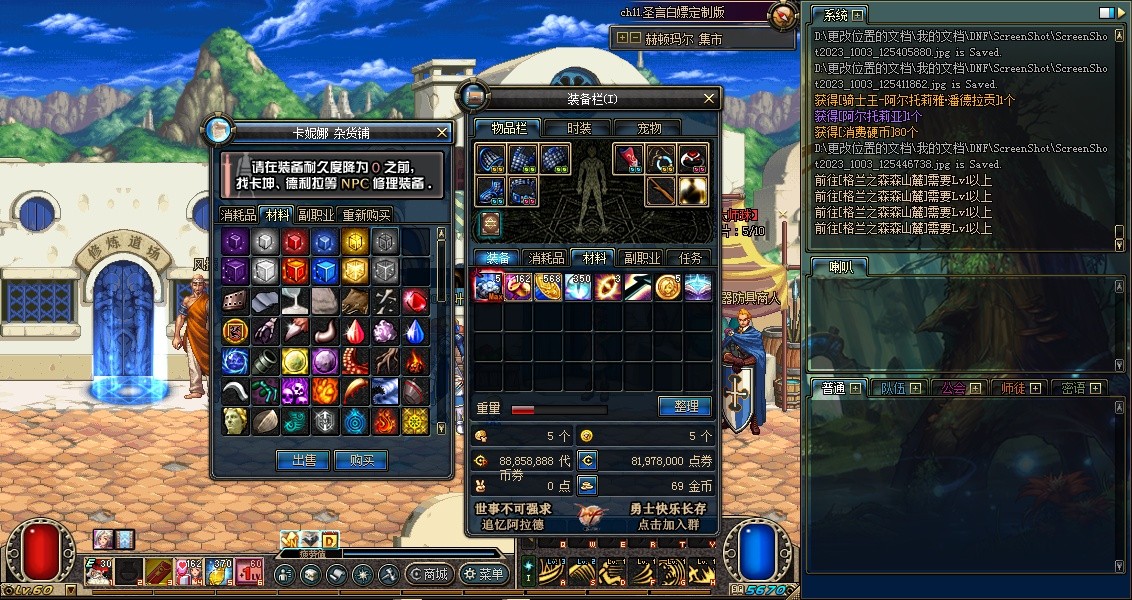
Task: Open the 菜单 game menu
Action: (x=484, y=574)
